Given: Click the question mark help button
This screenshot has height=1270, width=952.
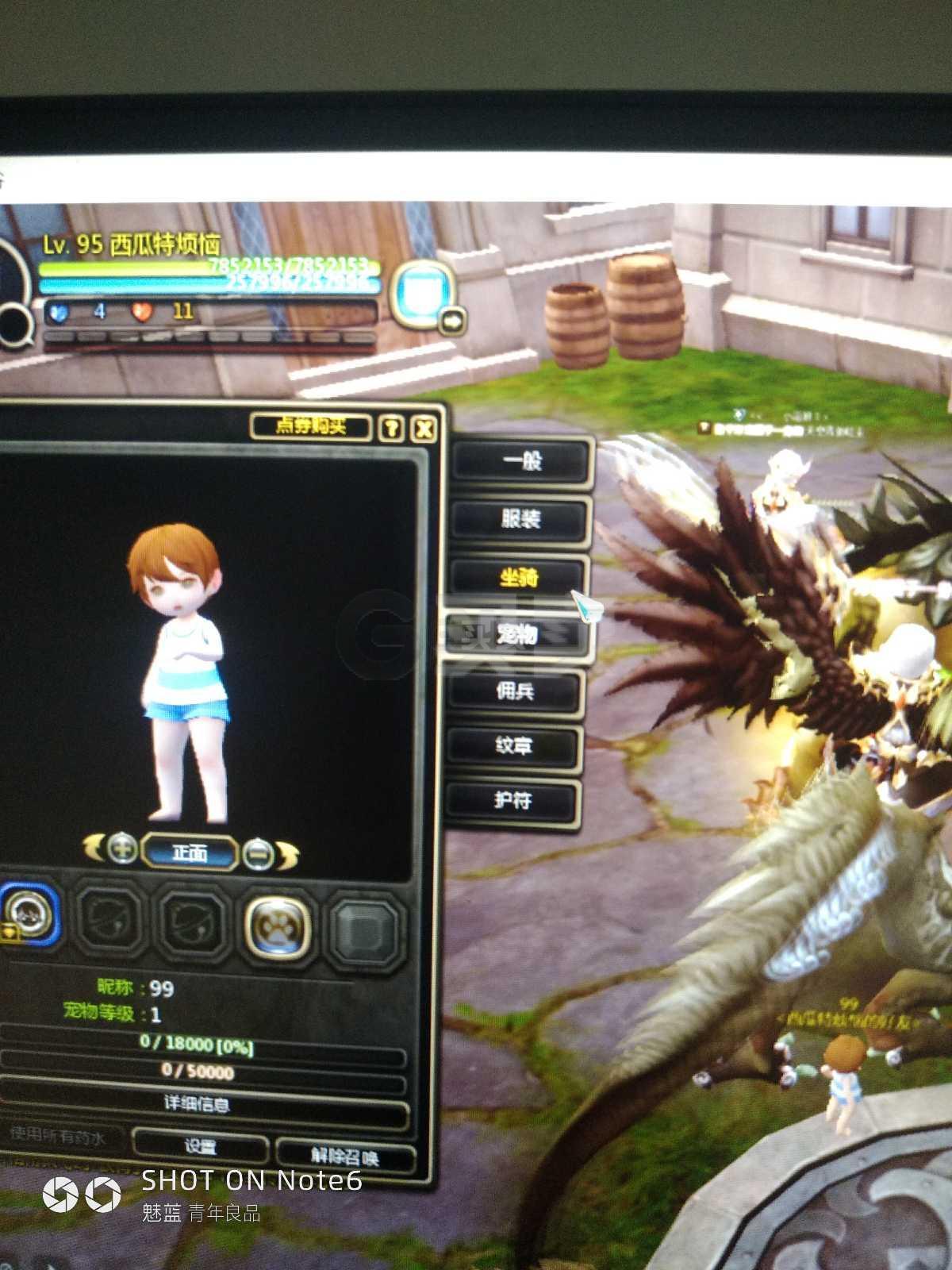Looking at the screenshot, I should (x=391, y=429).
